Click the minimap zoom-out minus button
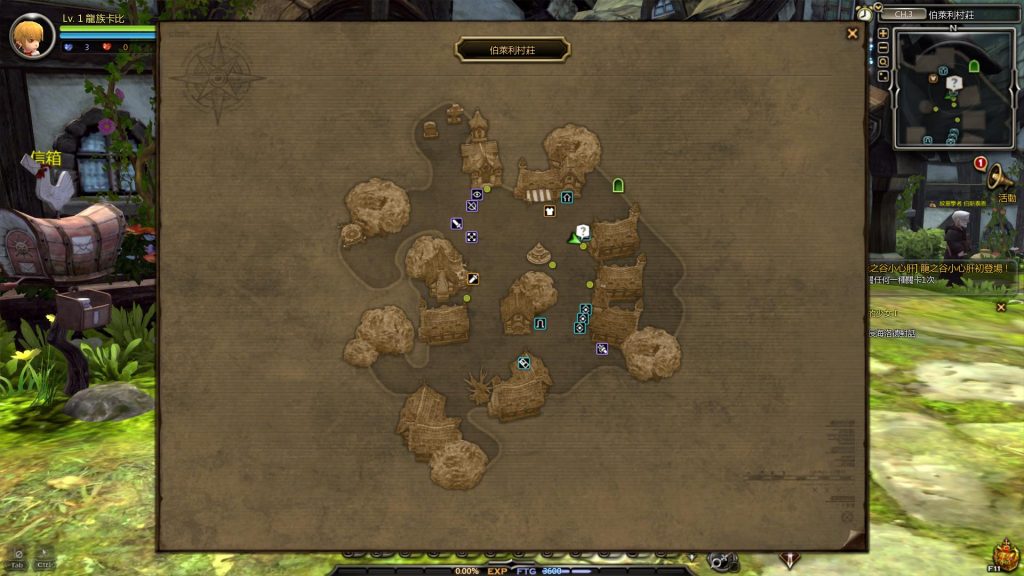Screen dimensions: 1024x576 pos(883,47)
